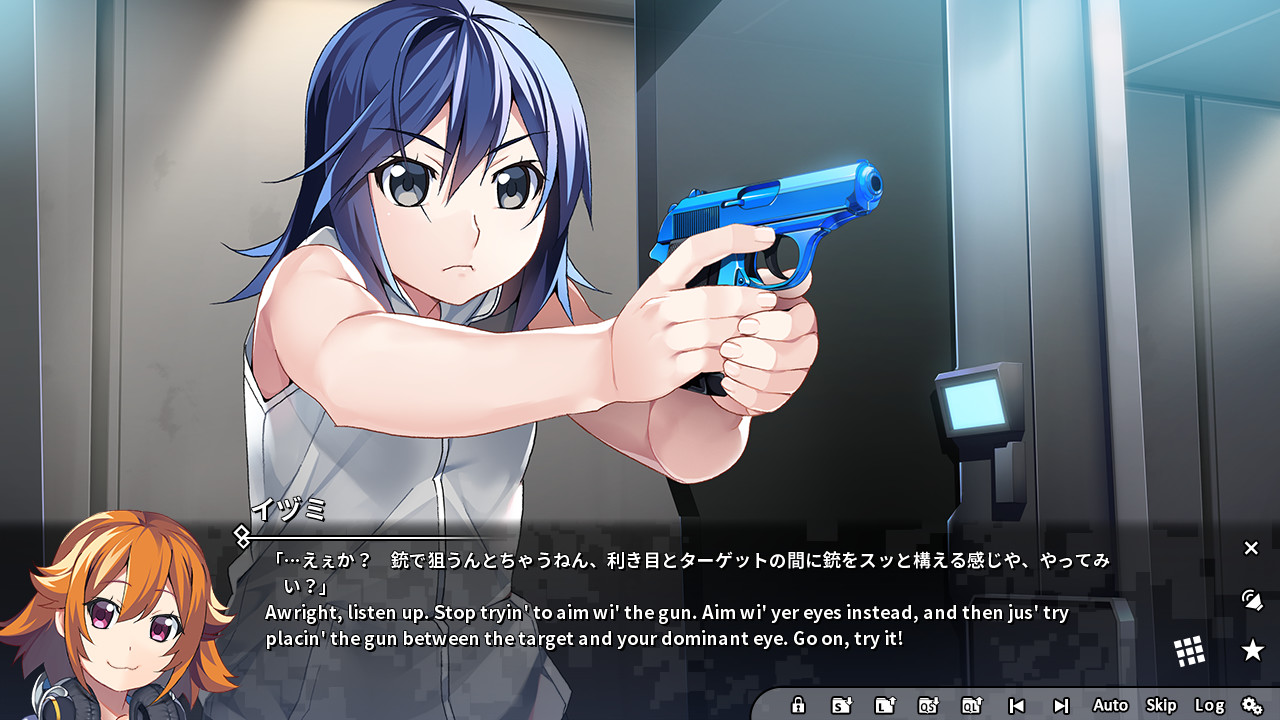Open the Save menu via the S icon

[x=842, y=705]
